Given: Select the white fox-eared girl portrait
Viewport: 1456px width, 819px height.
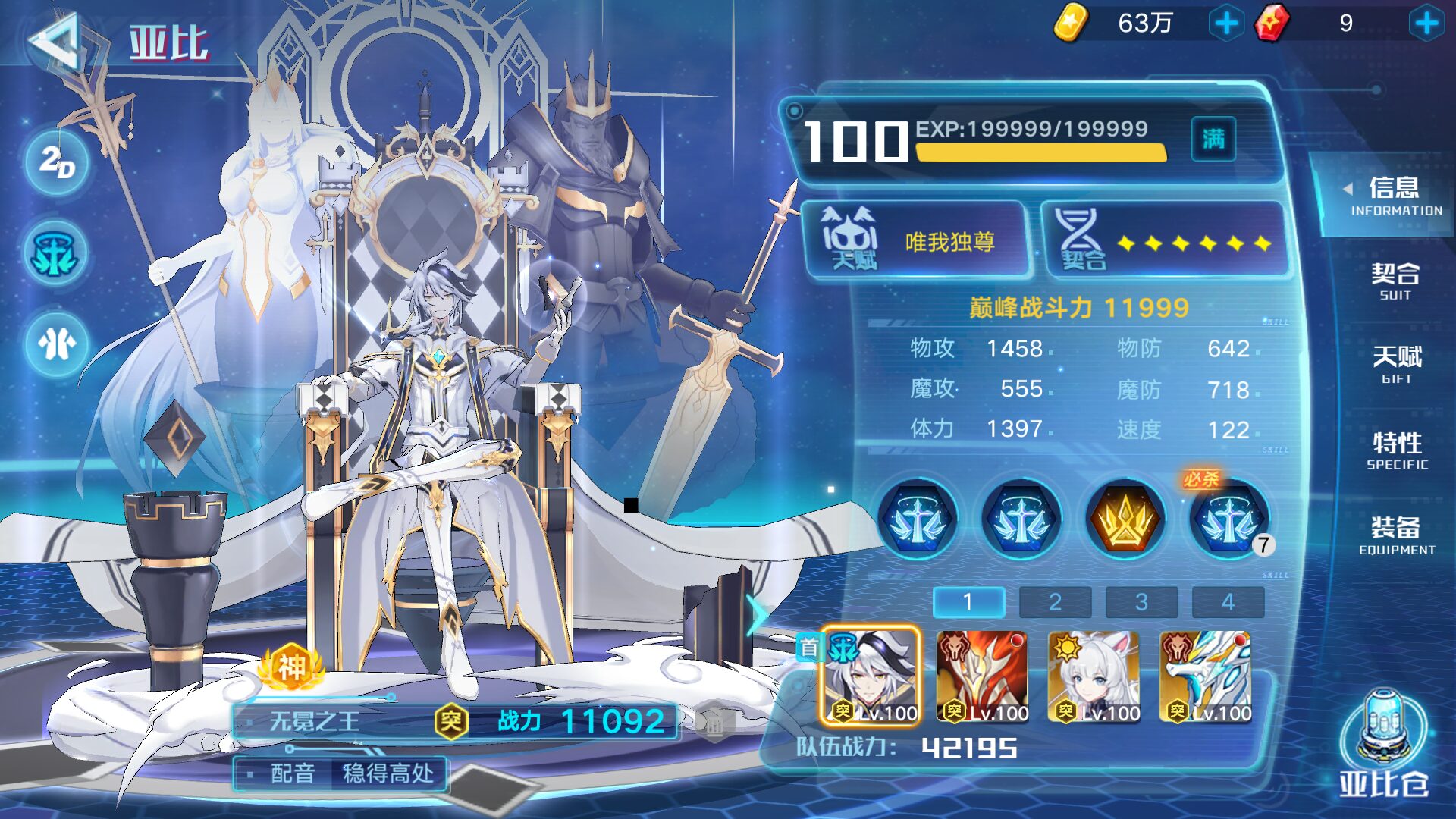Looking at the screenshot, I should click(x=1093, y=676).
